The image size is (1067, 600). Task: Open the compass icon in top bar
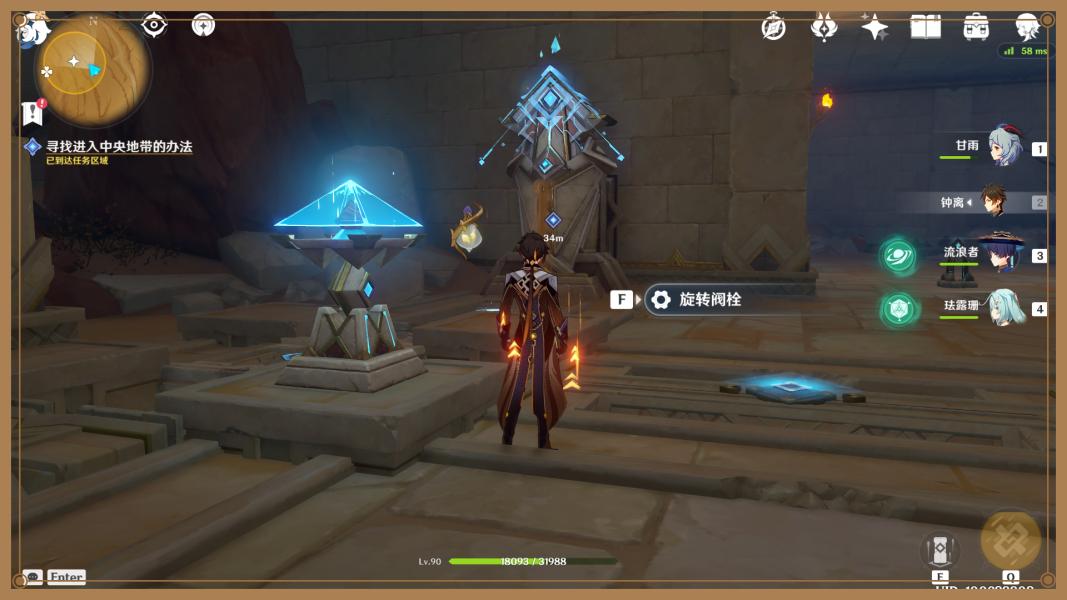pos(773,27)
